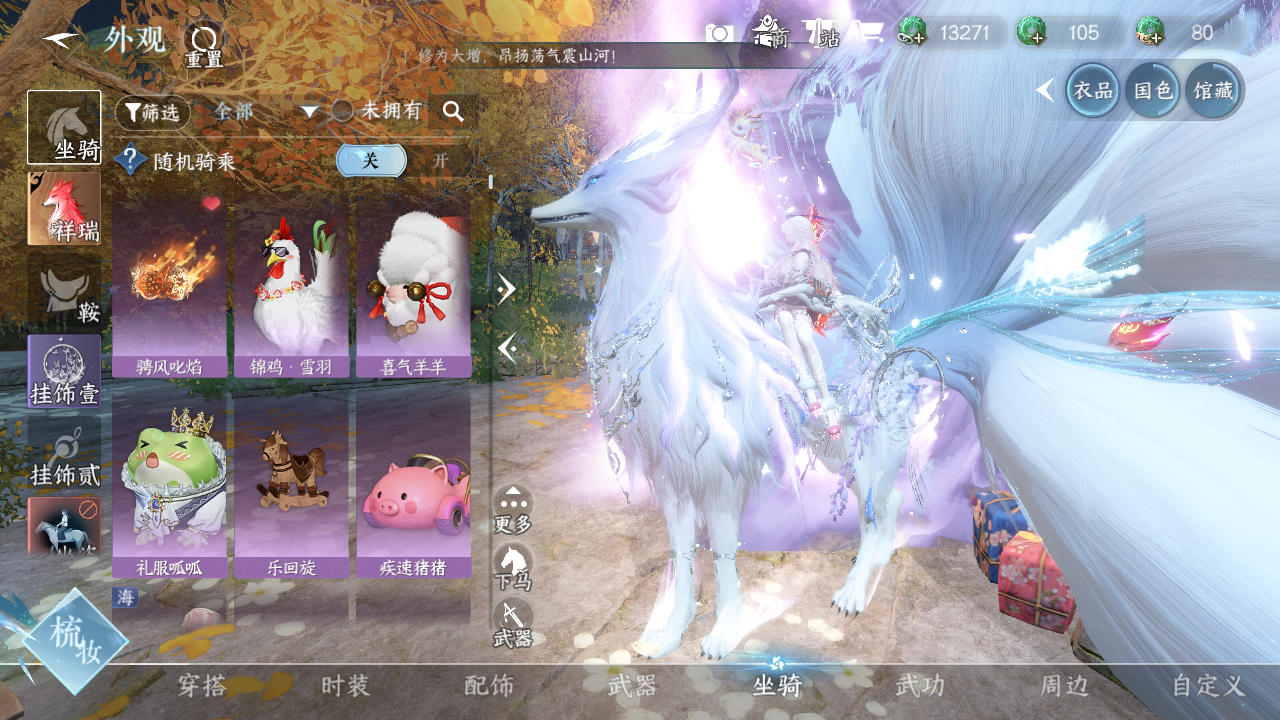This screenshot has height=720, width=1280.
Task: Switch random mount toggle to 开
Action: pyautogui.click(x=440, y=160)
